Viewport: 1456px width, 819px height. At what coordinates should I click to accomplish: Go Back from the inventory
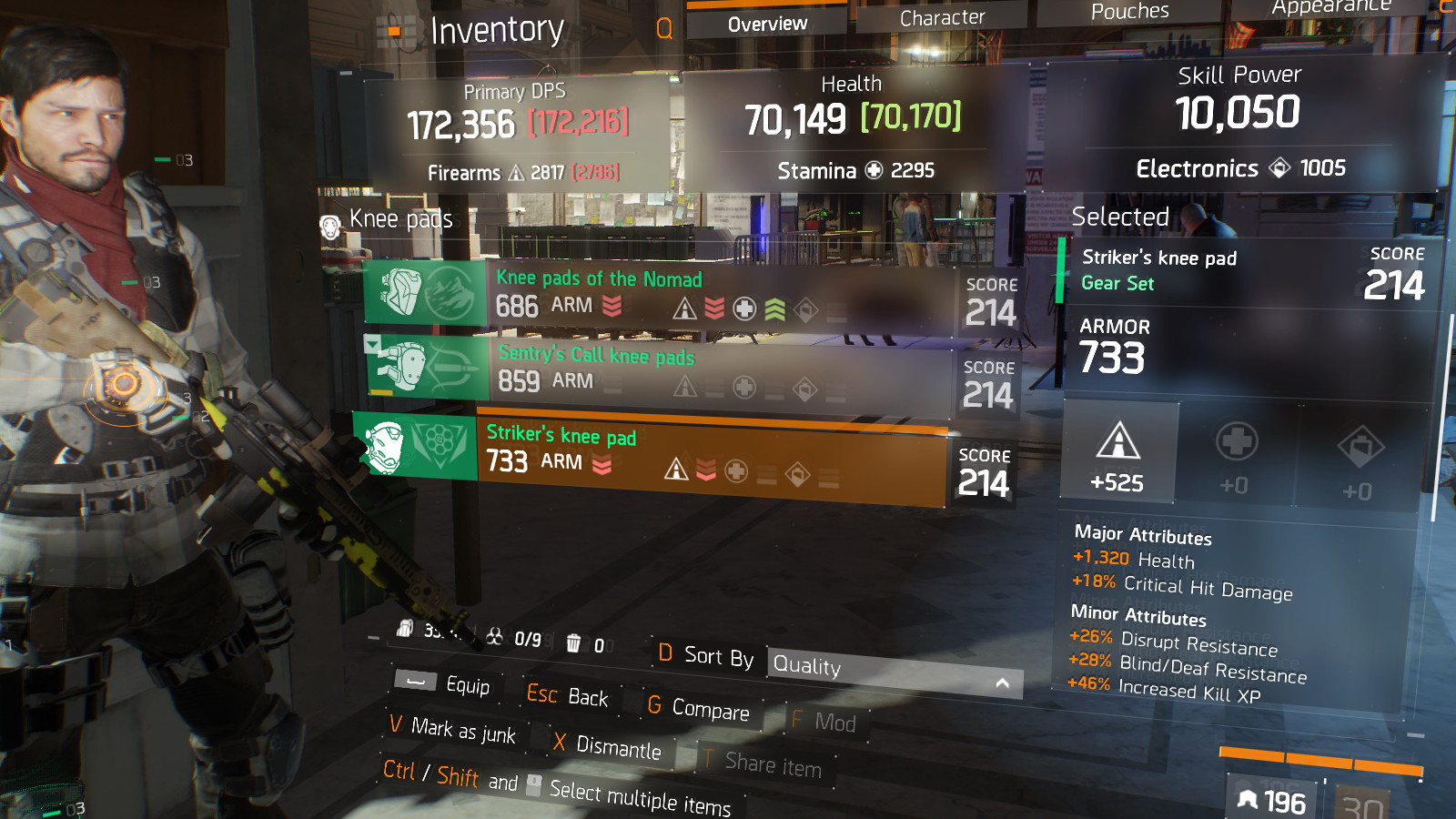tap(568, 696)
